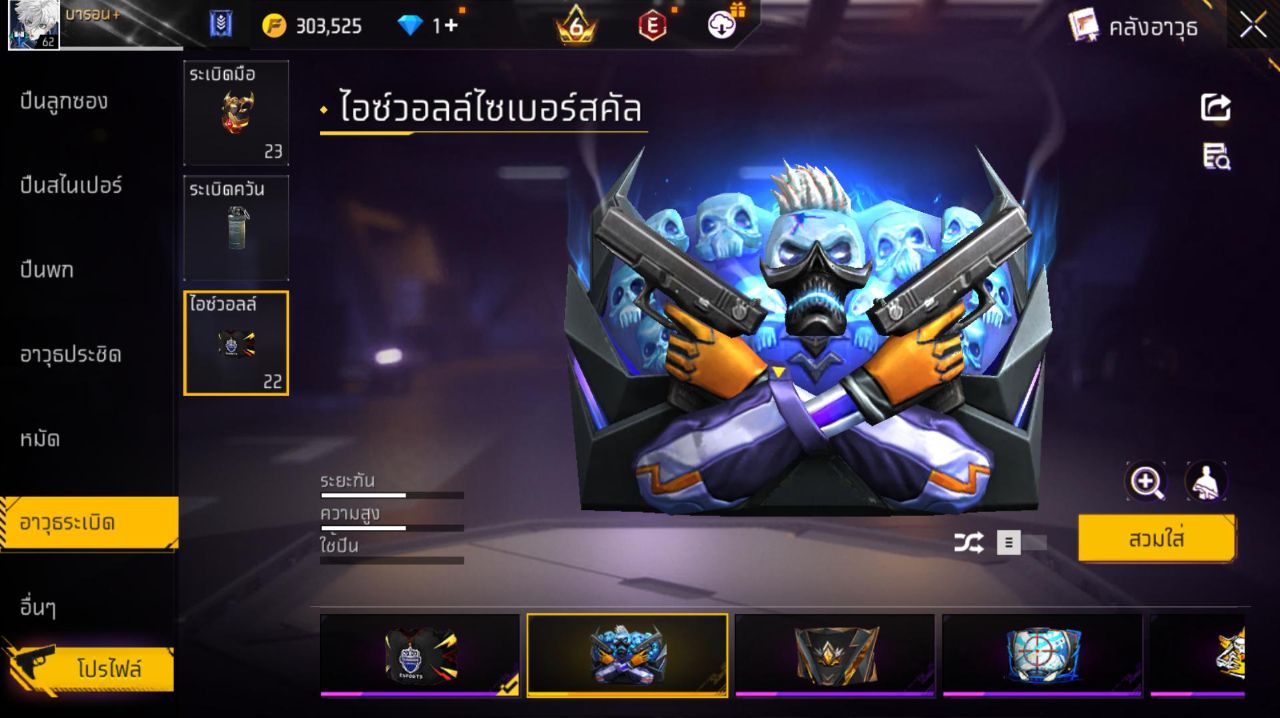The image size is (1280, 718).
Task: Choose the หมัด fist category
Action: (40, 438)
